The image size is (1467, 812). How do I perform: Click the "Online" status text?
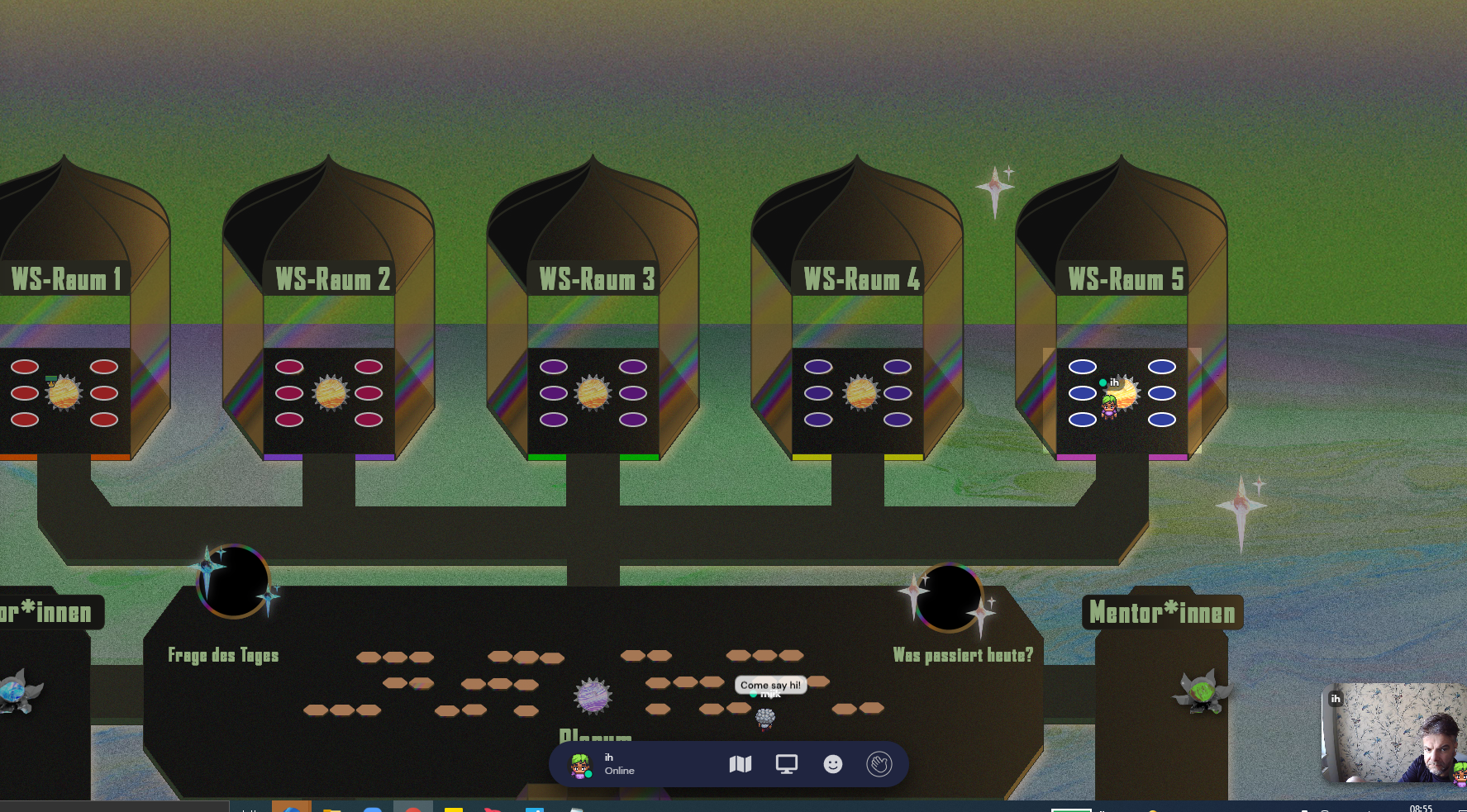(619, 771)
